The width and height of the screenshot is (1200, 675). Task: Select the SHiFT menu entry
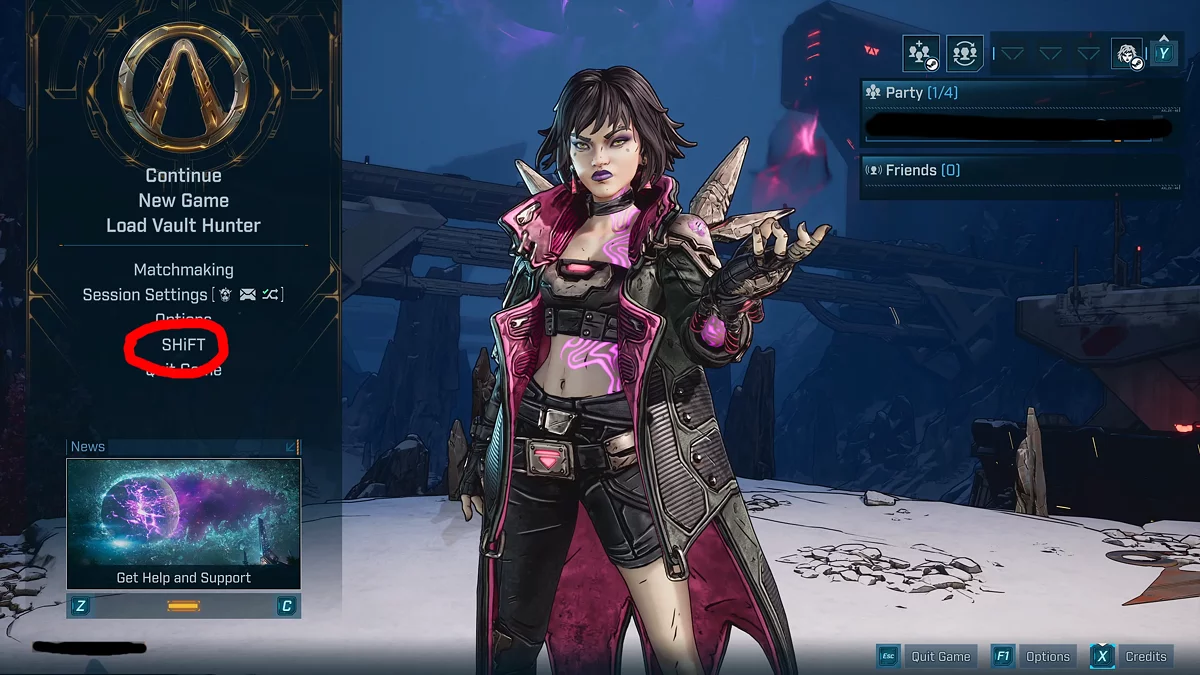(x=183, y=344)
